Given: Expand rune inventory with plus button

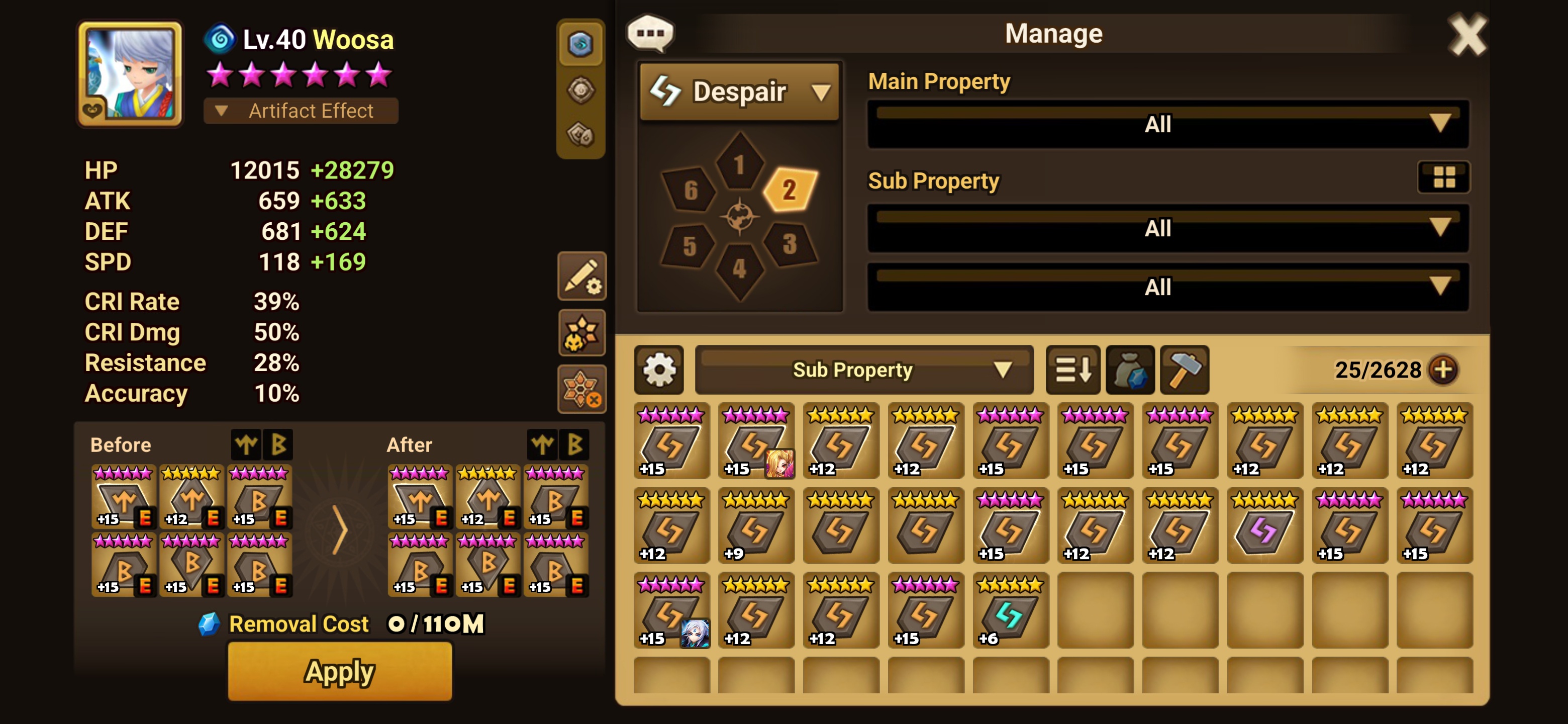Looking at the screenshot, I should 1443,370.
